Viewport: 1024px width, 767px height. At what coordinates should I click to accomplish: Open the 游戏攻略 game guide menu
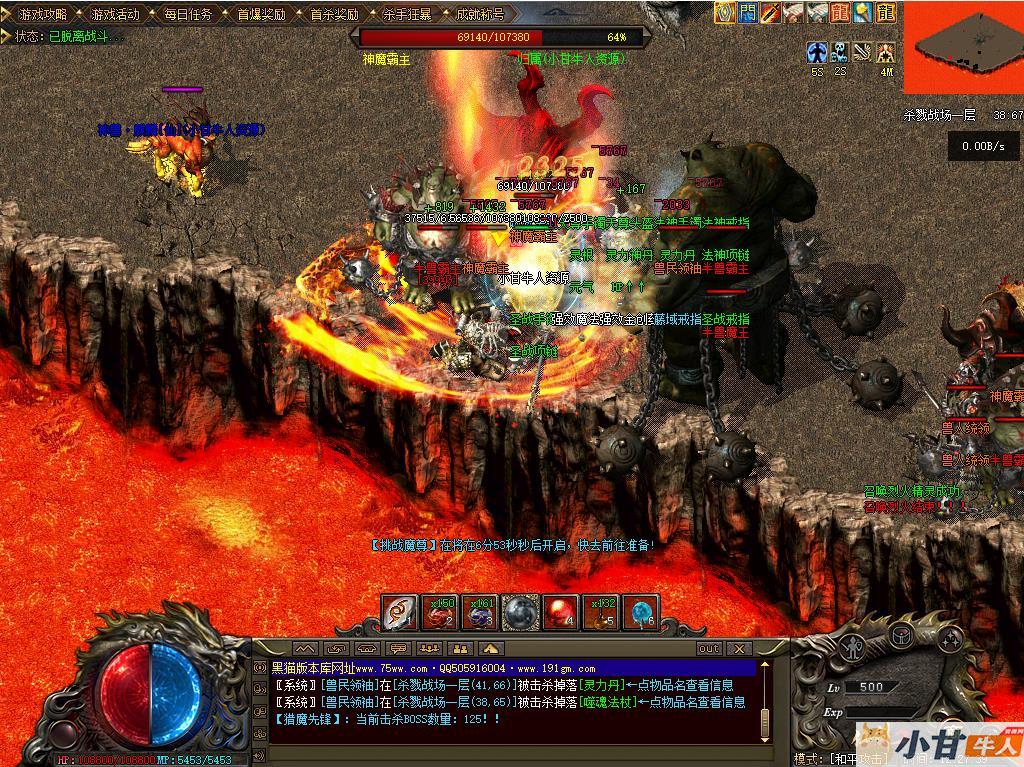(x=43, y=14)
